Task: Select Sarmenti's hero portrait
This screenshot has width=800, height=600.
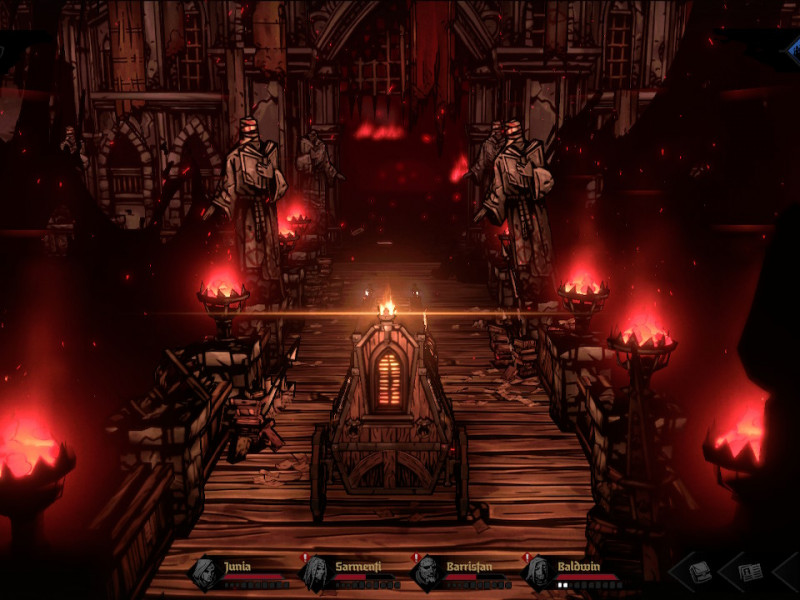Action: tap(316, 572)
